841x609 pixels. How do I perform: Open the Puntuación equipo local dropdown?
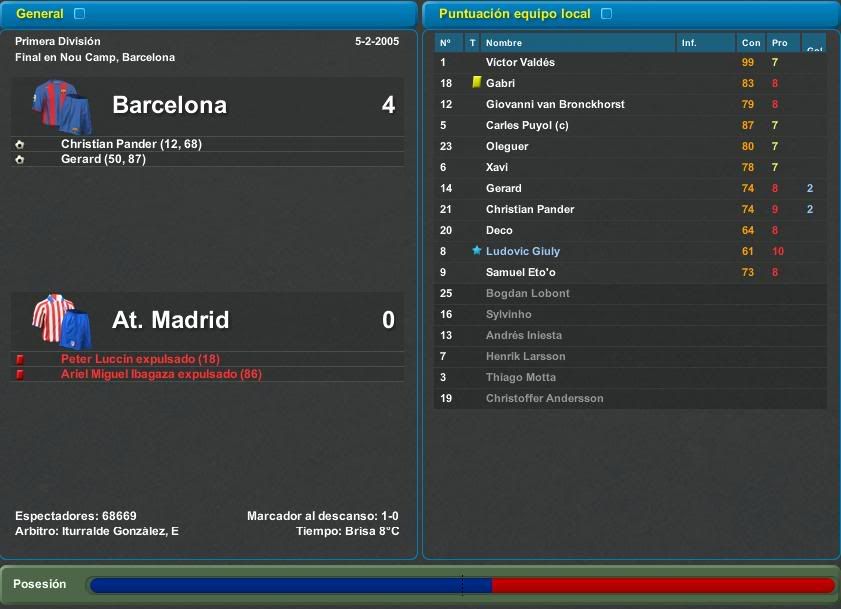tap(607, 14)
